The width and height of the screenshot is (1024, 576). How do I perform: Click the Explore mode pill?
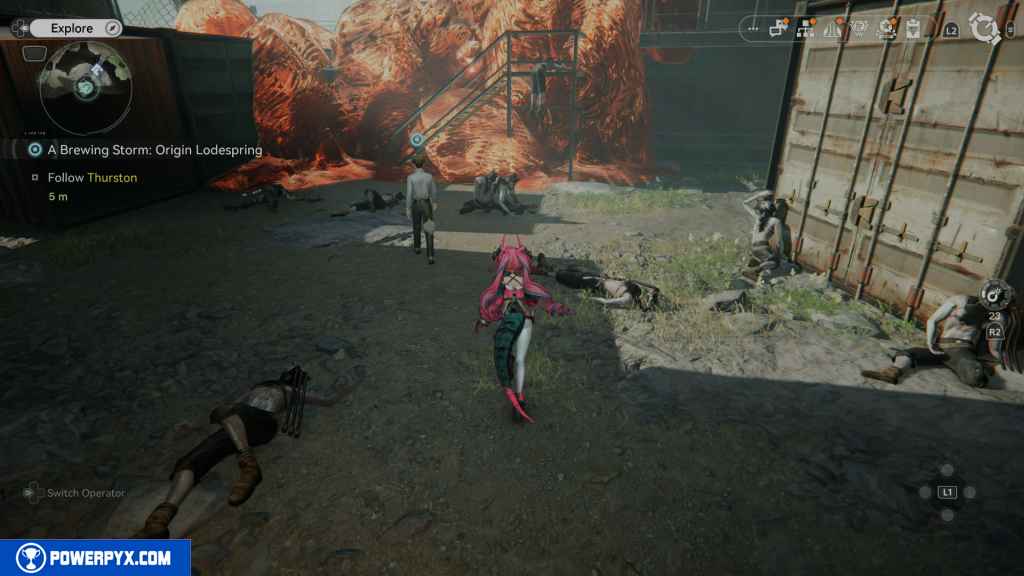coord(70,28)
